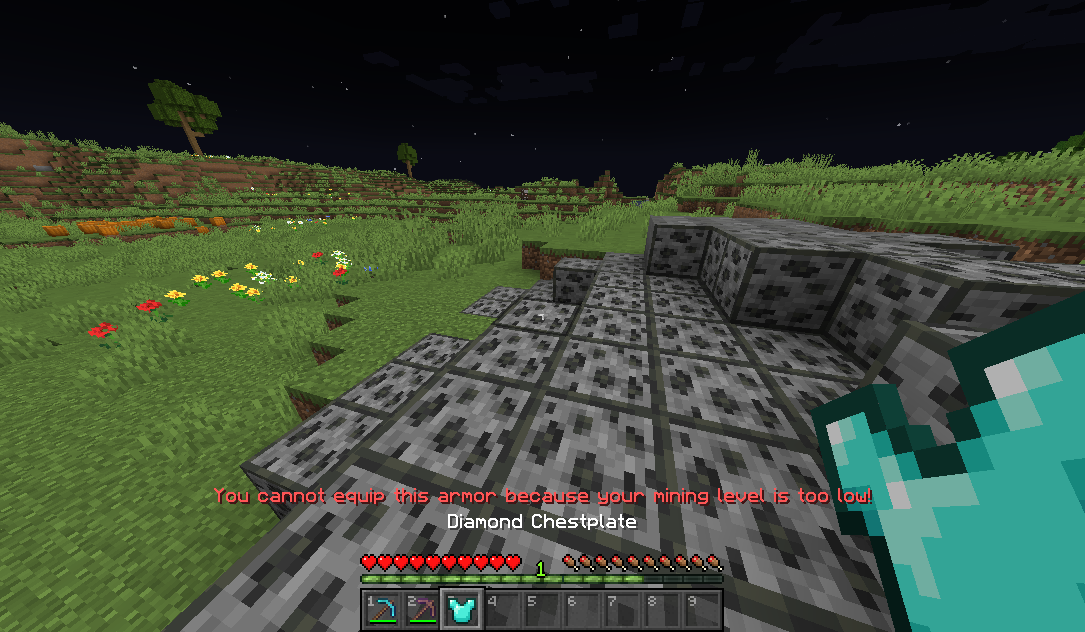Image resolution: width=1085 pixels, height=632 pixels.
Task: Select the diamond pickaxe in hotbar slot 1
Action: 381,609
